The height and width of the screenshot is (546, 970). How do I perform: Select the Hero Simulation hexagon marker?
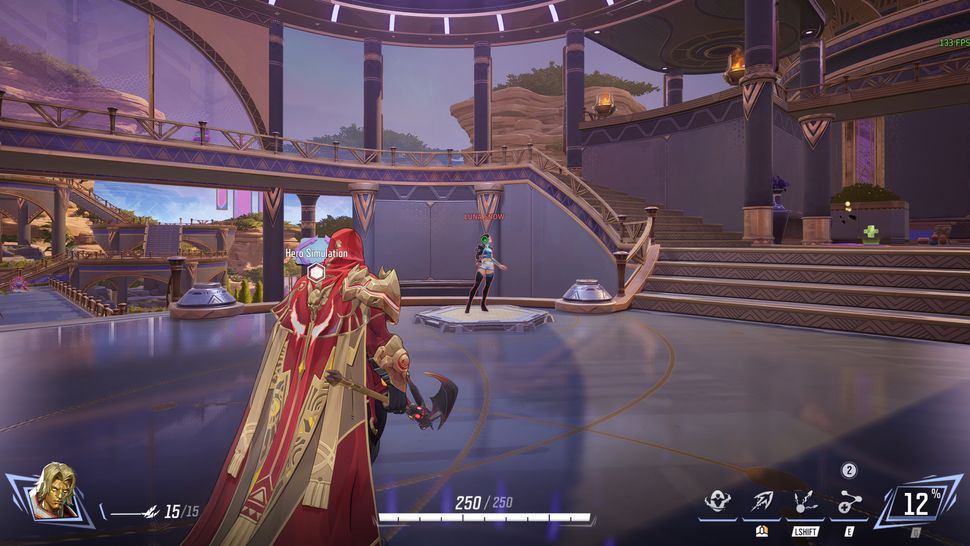point(316,271)
